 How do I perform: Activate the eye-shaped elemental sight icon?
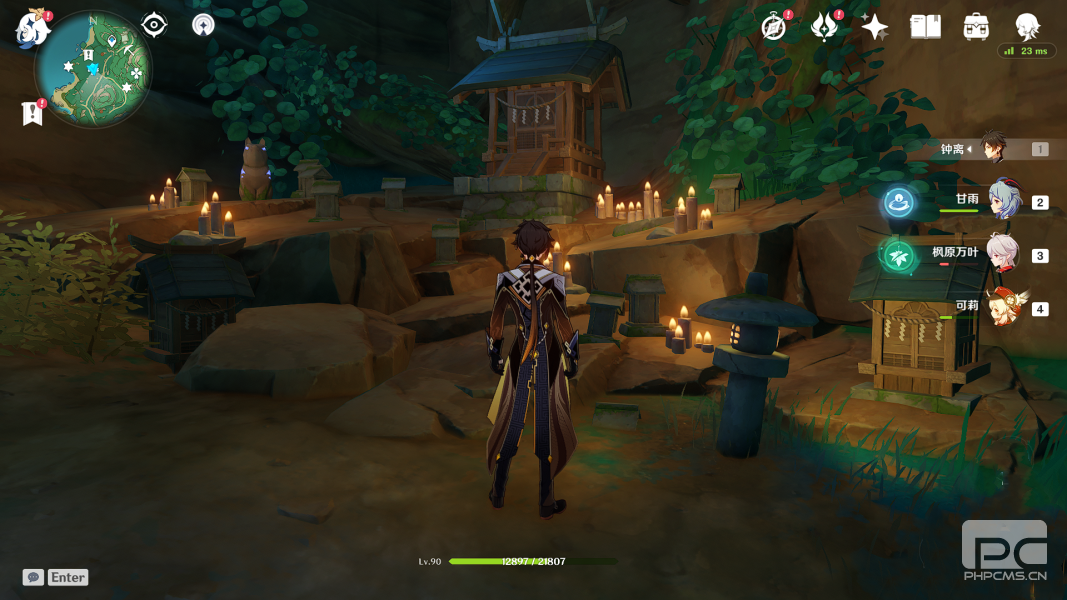(x=154, y=25)
